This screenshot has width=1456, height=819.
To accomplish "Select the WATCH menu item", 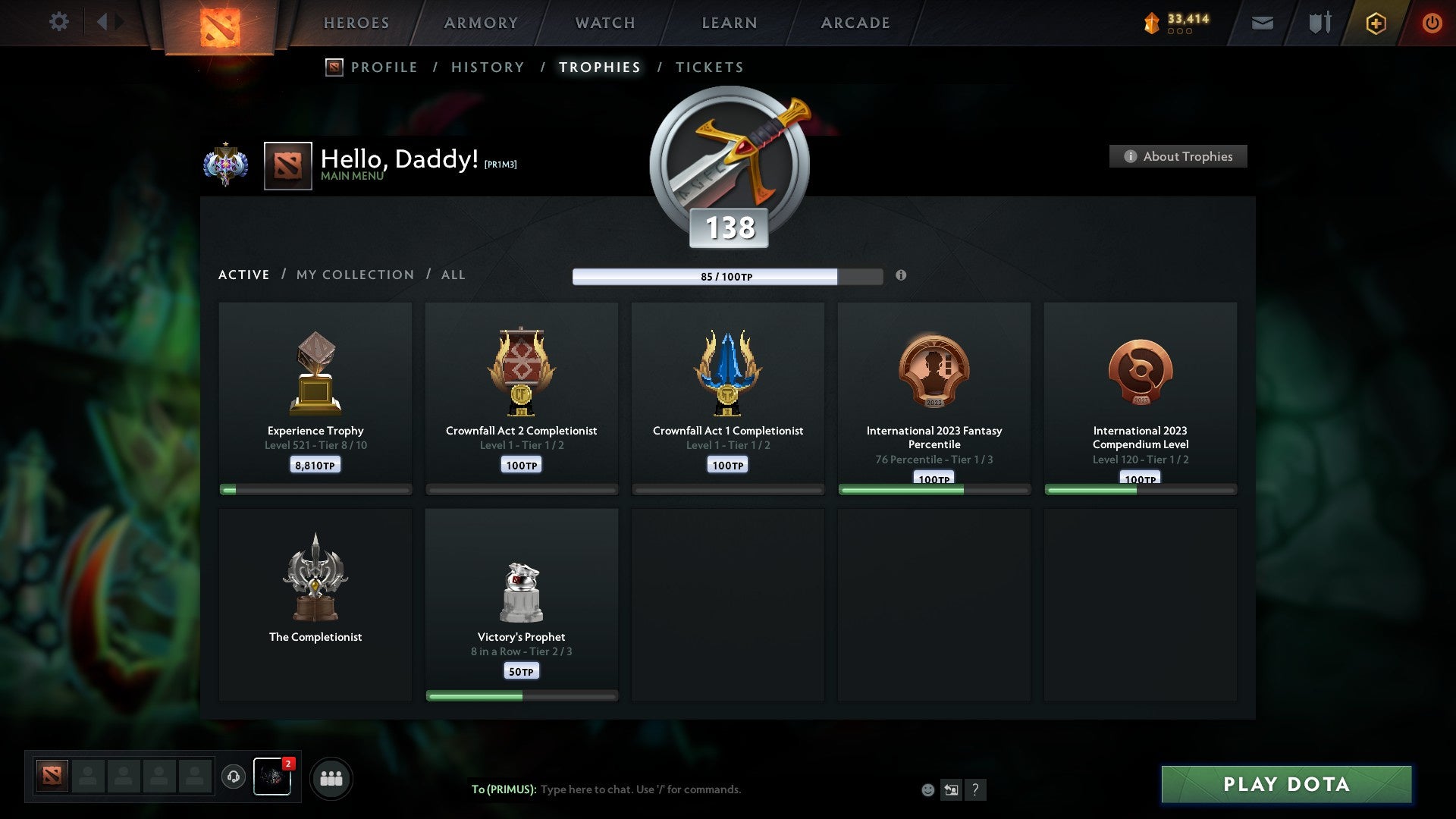I will [604, 22].
